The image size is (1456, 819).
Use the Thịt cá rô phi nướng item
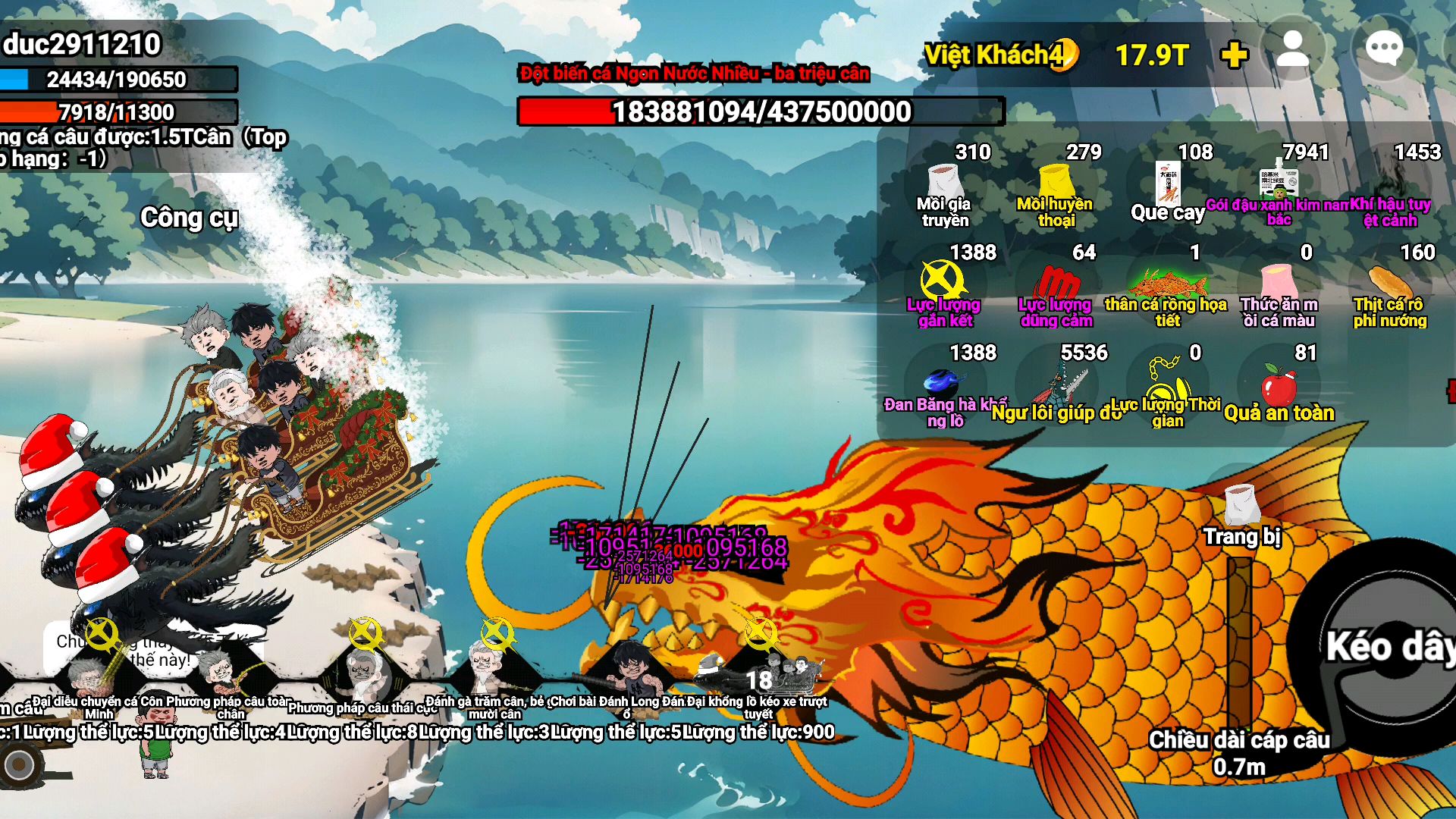click(1389, 290)
